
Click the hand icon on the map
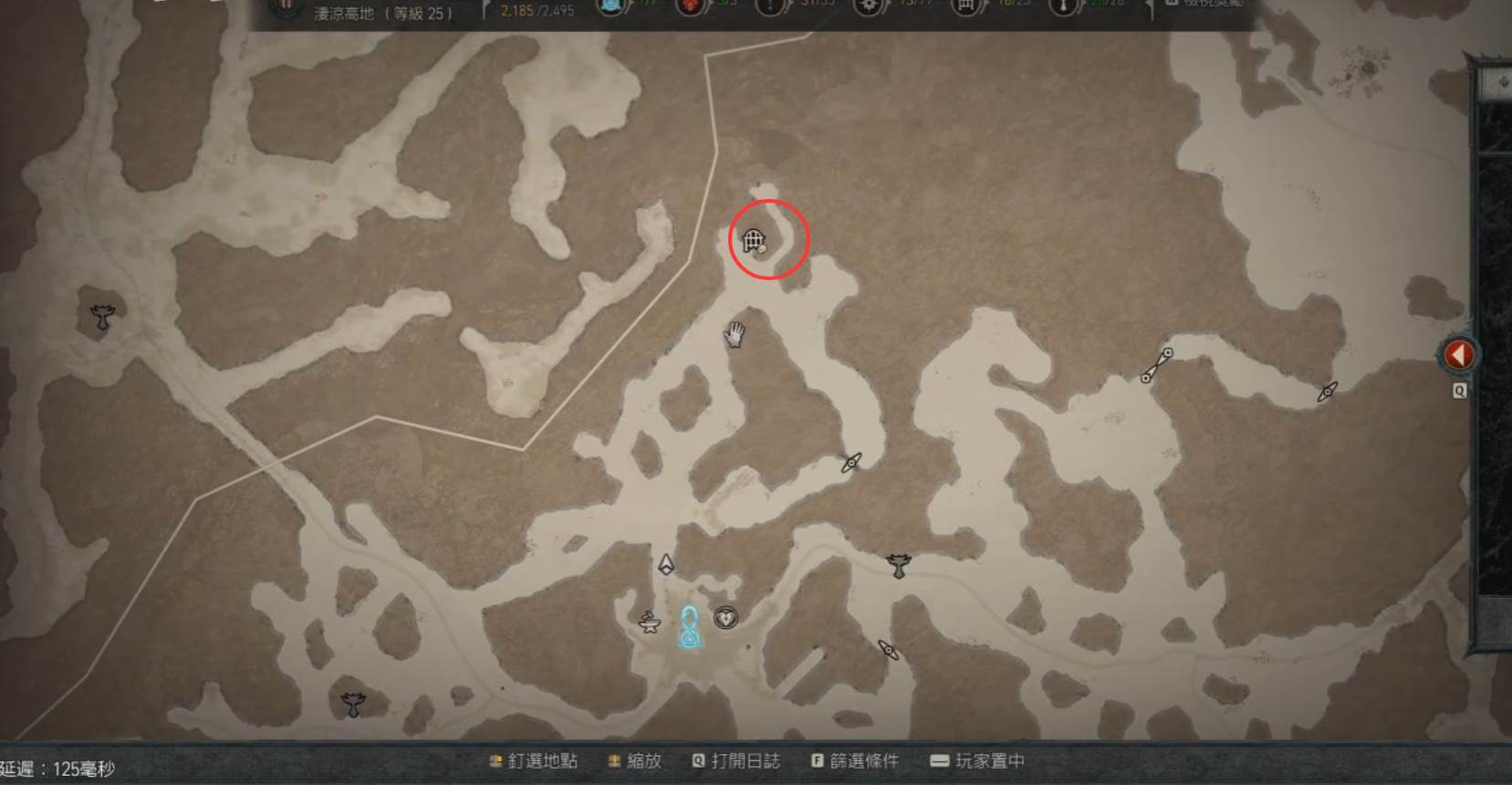coord(734,334)
